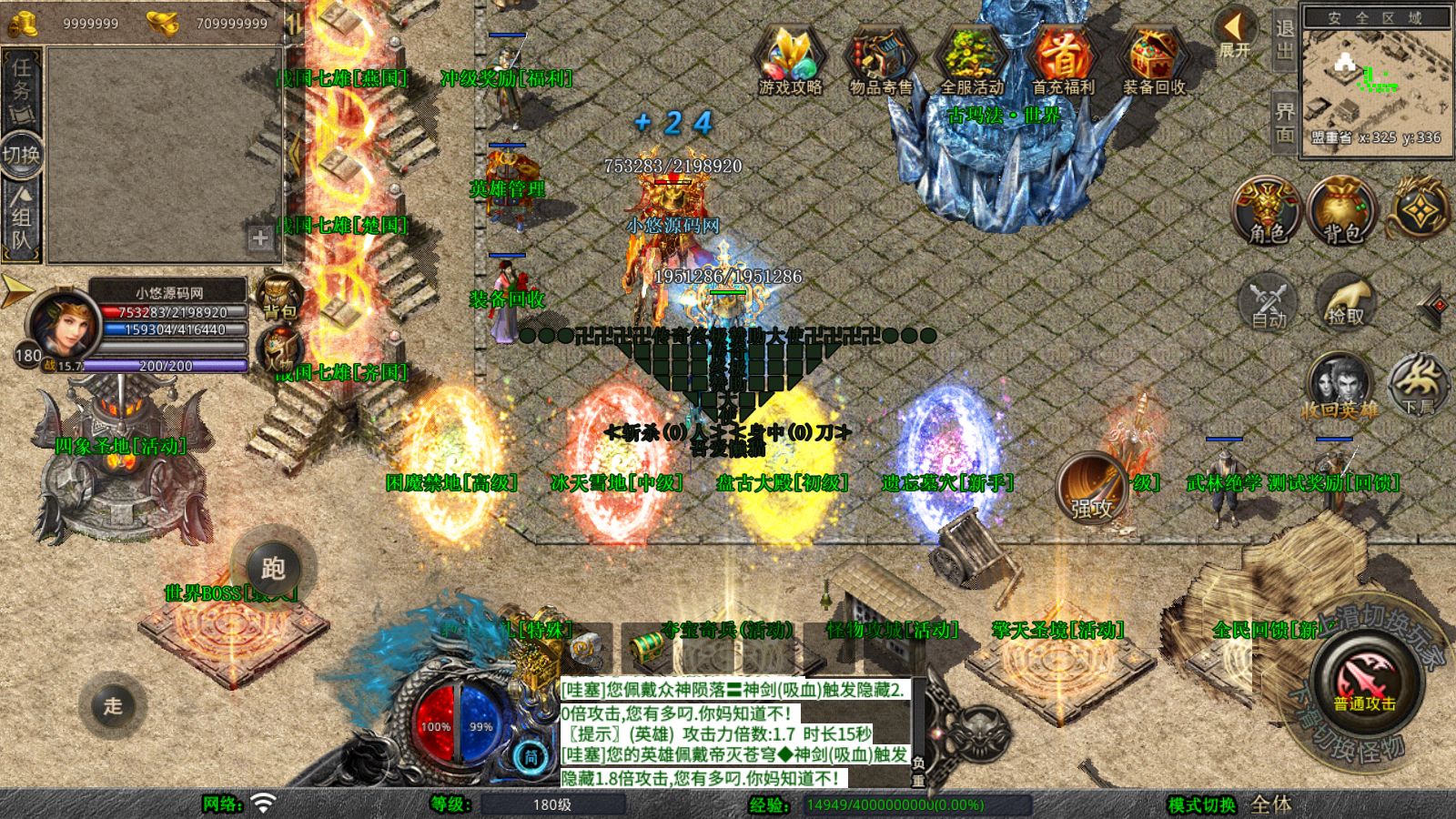Viewport: 1456px width, 819px height.
Task: Click the 退出 exit button
Action: pos(1284,39)
